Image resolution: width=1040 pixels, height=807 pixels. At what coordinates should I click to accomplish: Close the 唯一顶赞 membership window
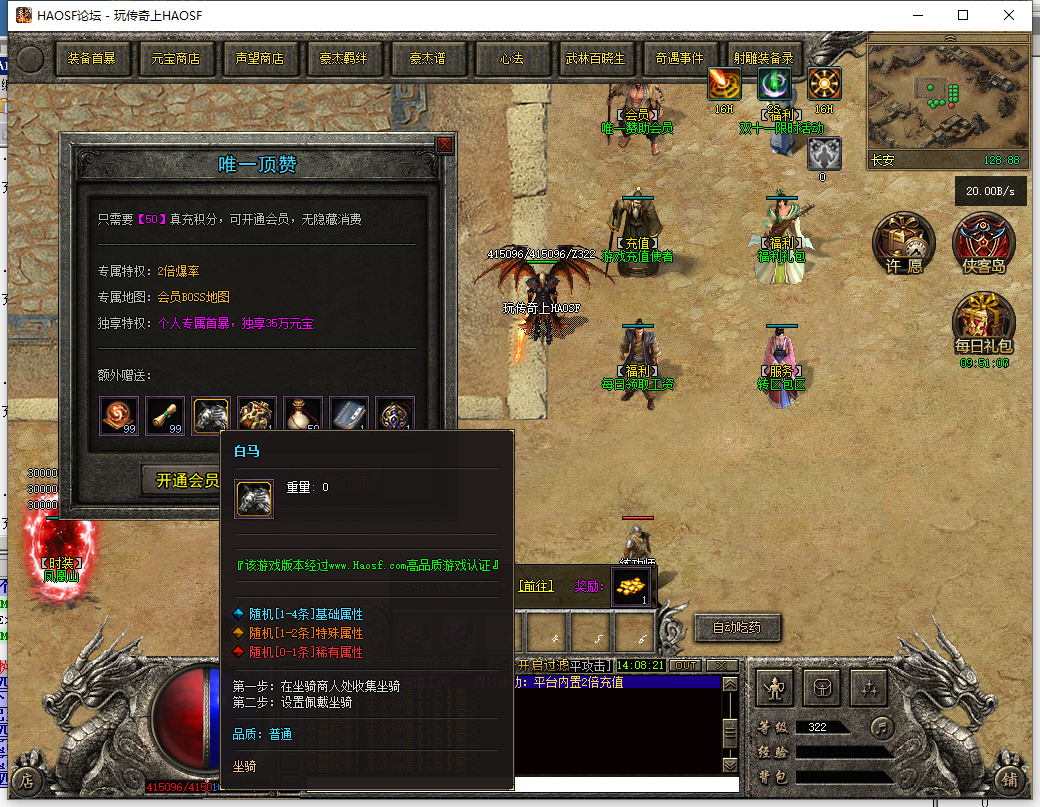coord(444,145)
